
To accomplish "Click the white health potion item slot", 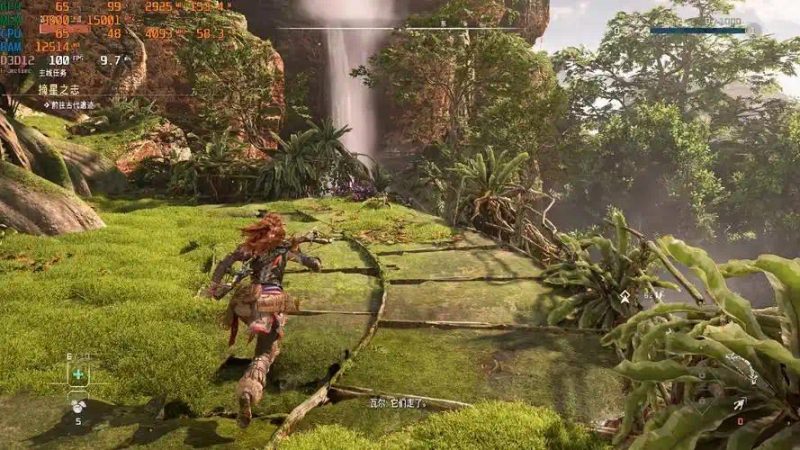I will (x=78, y=407).
